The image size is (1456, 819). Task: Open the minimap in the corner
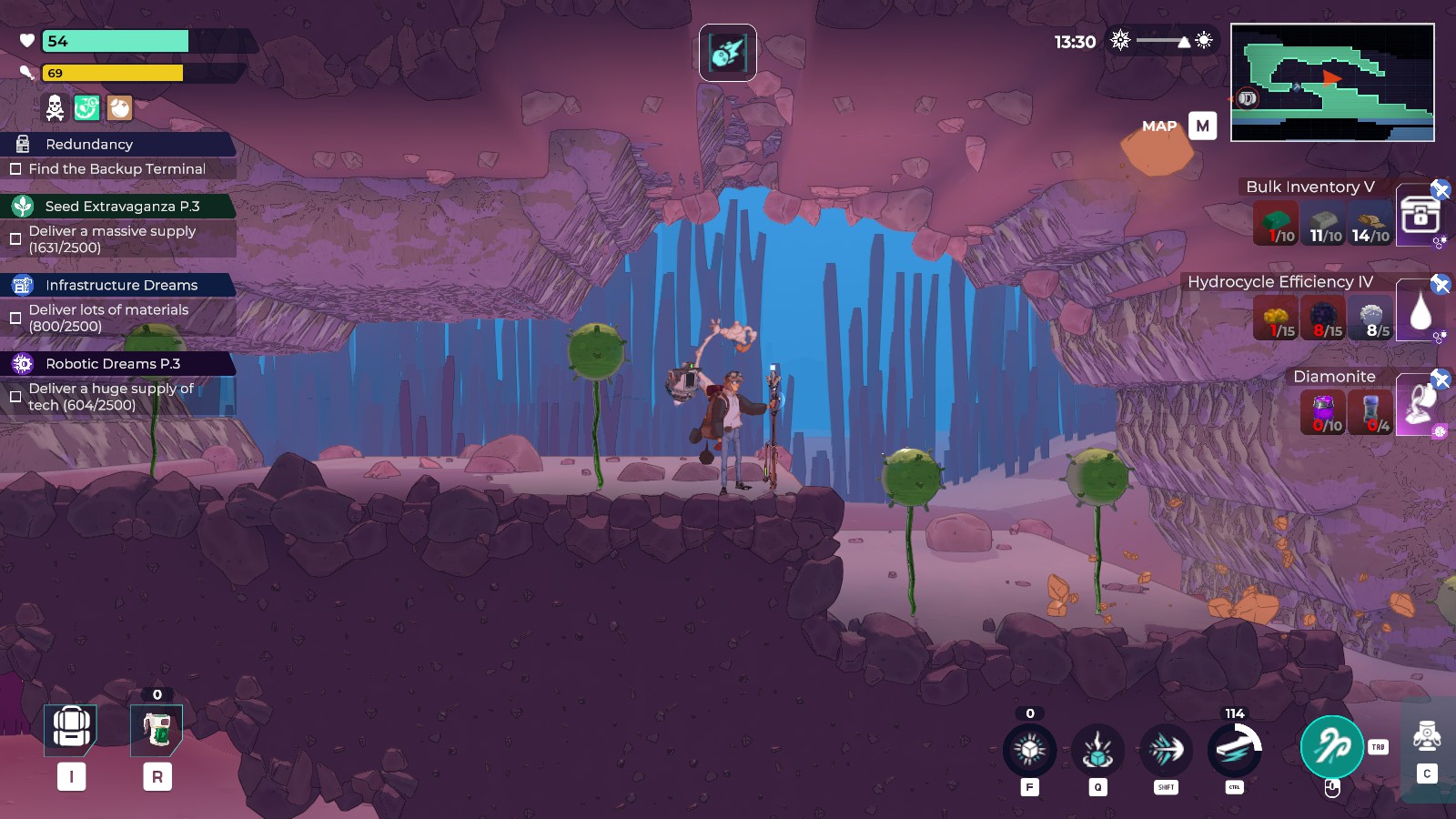coord(1332,83)
